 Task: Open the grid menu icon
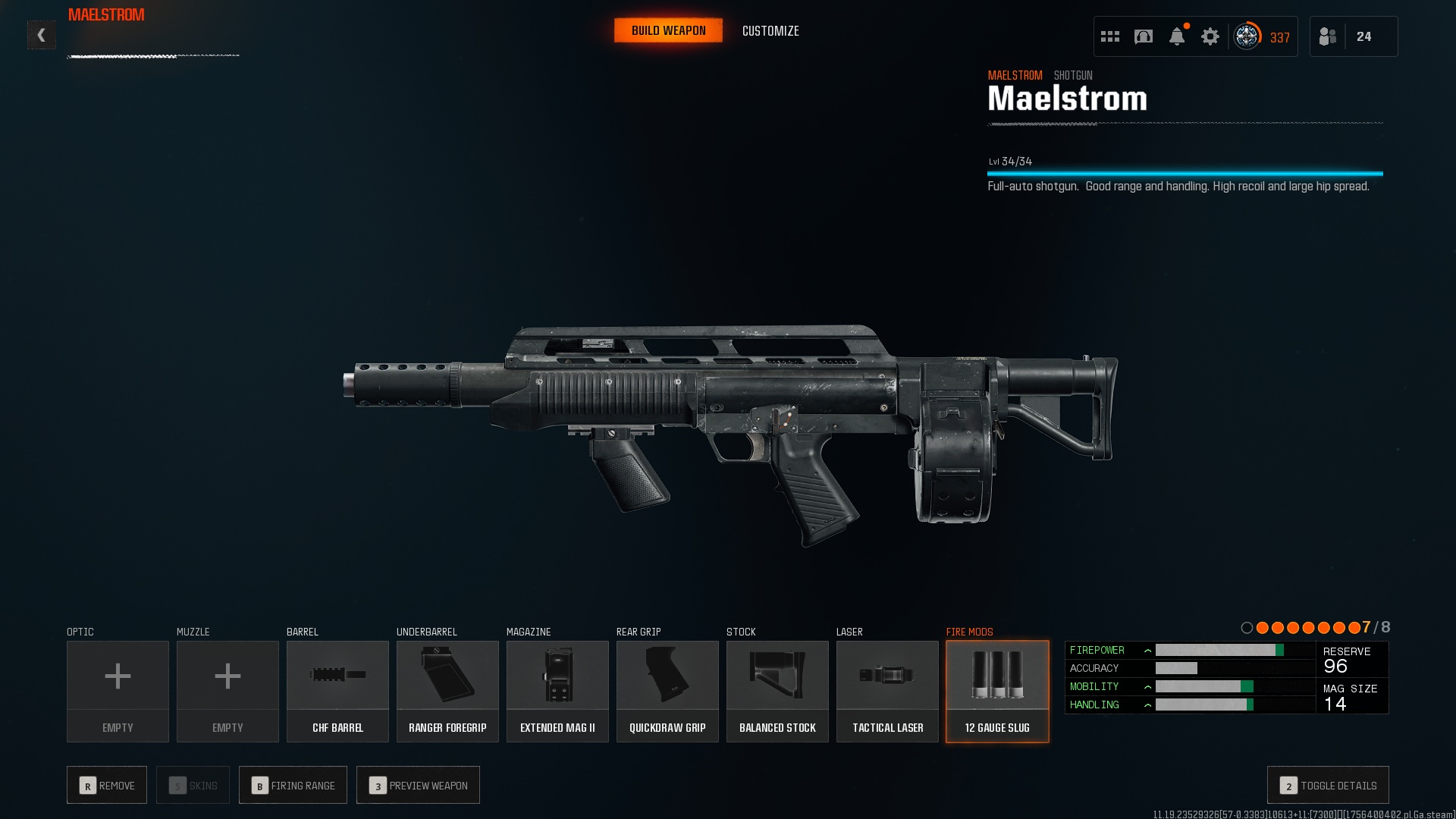pyautogui.click(x=1110, y=36)
